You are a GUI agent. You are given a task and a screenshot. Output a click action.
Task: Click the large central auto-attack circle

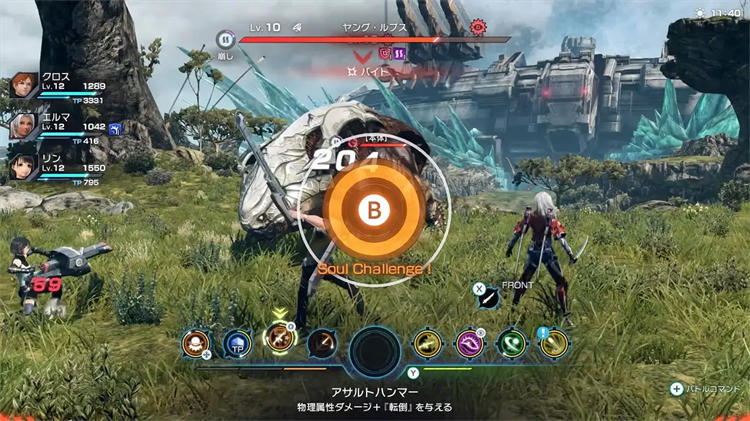[376, 353]
